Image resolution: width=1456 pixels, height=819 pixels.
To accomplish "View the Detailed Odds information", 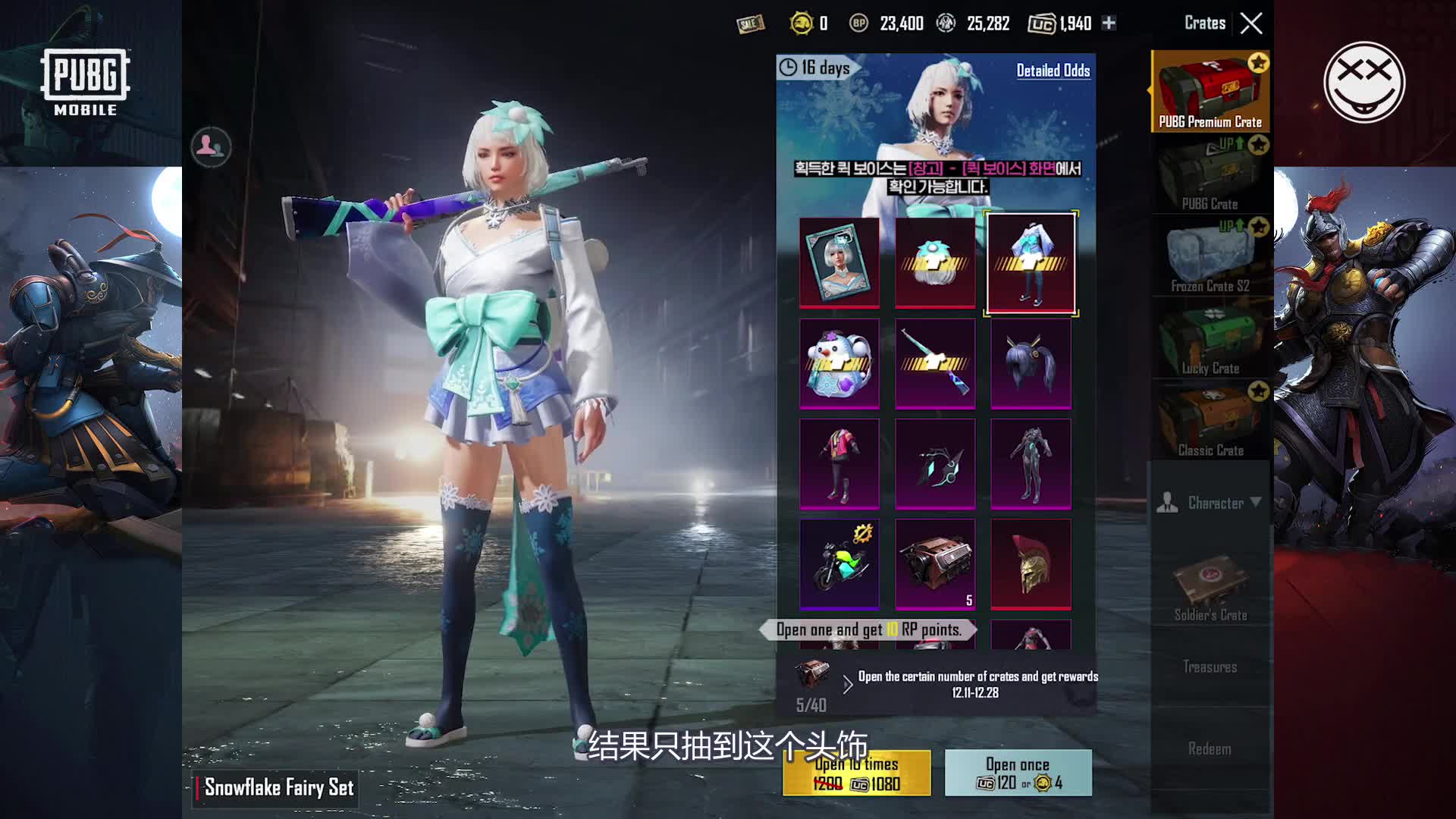I will [x=1053, y=71].
